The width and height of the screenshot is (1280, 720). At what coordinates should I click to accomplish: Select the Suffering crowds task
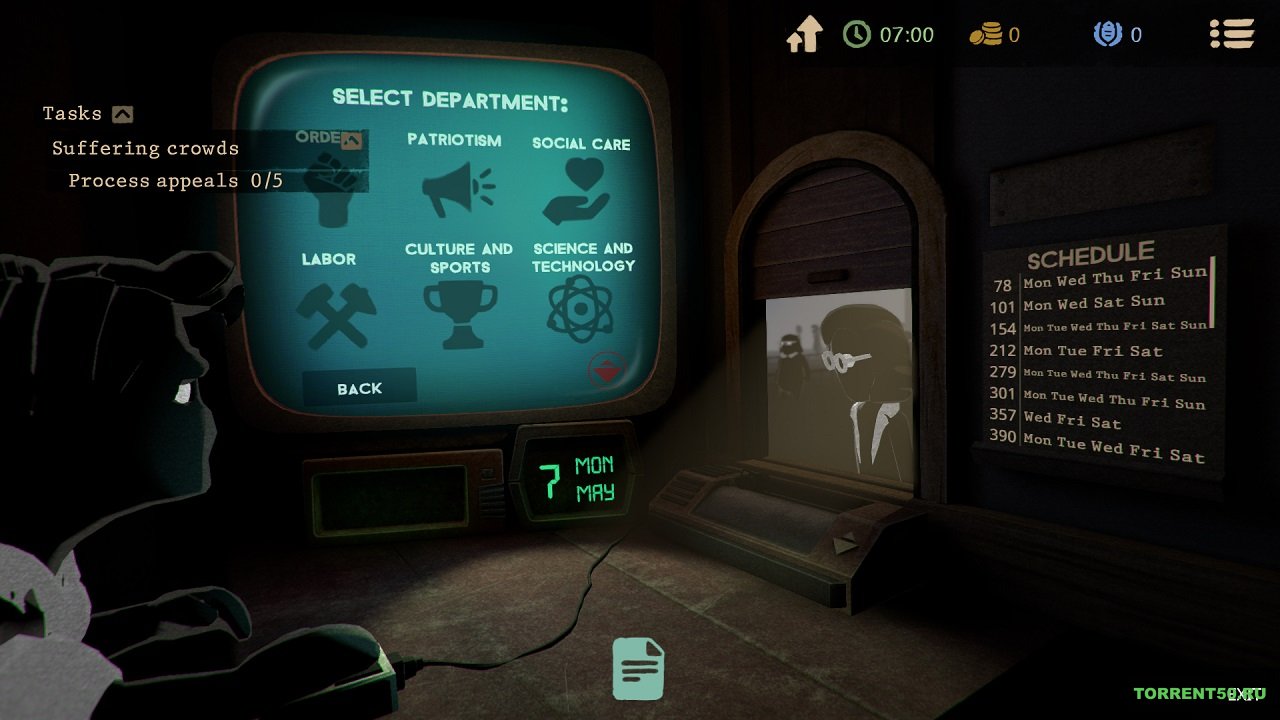pos(145,148)
